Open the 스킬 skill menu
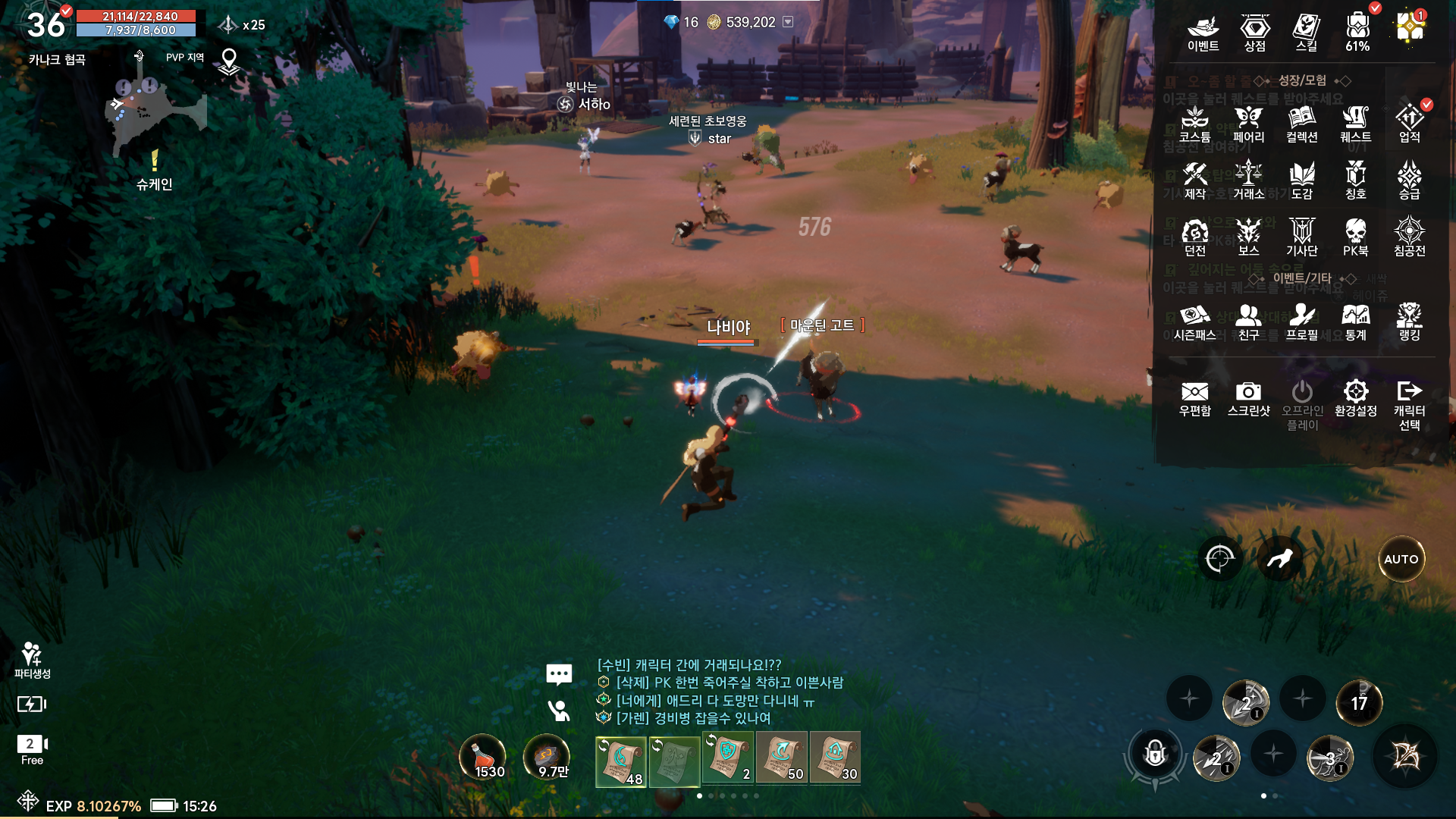This screenshot has width=1456, height=819. (x=1306, y=32)
